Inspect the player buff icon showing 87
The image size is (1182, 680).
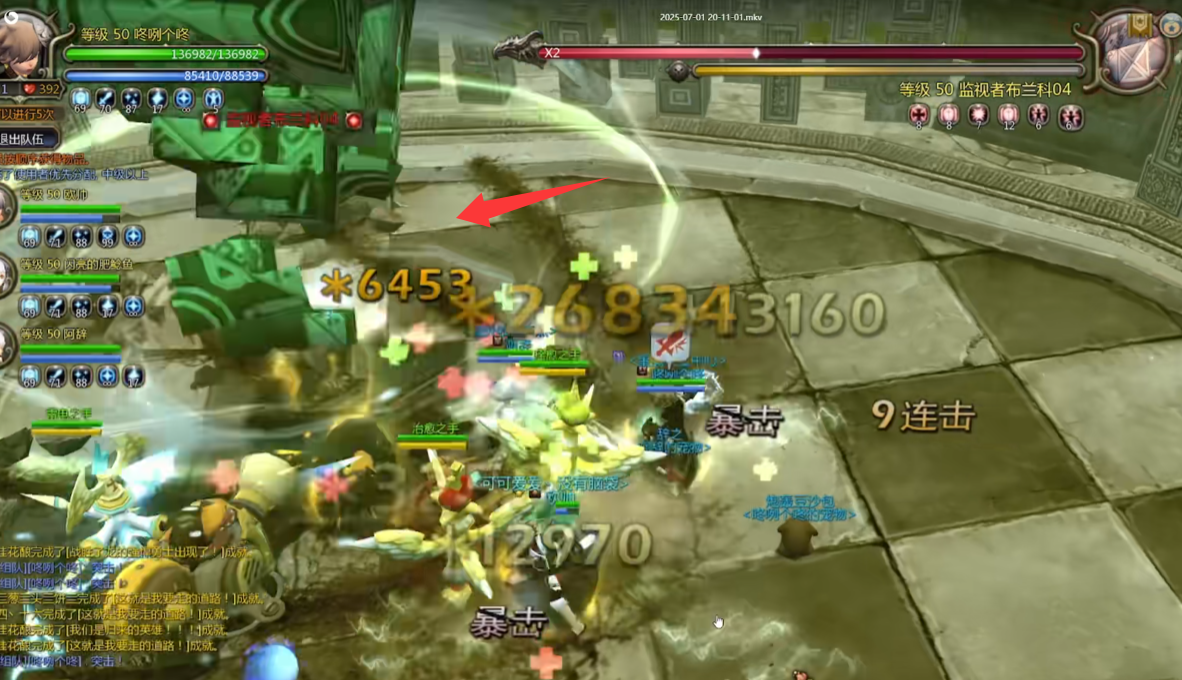pyautogui.click(x=132, y=99)
